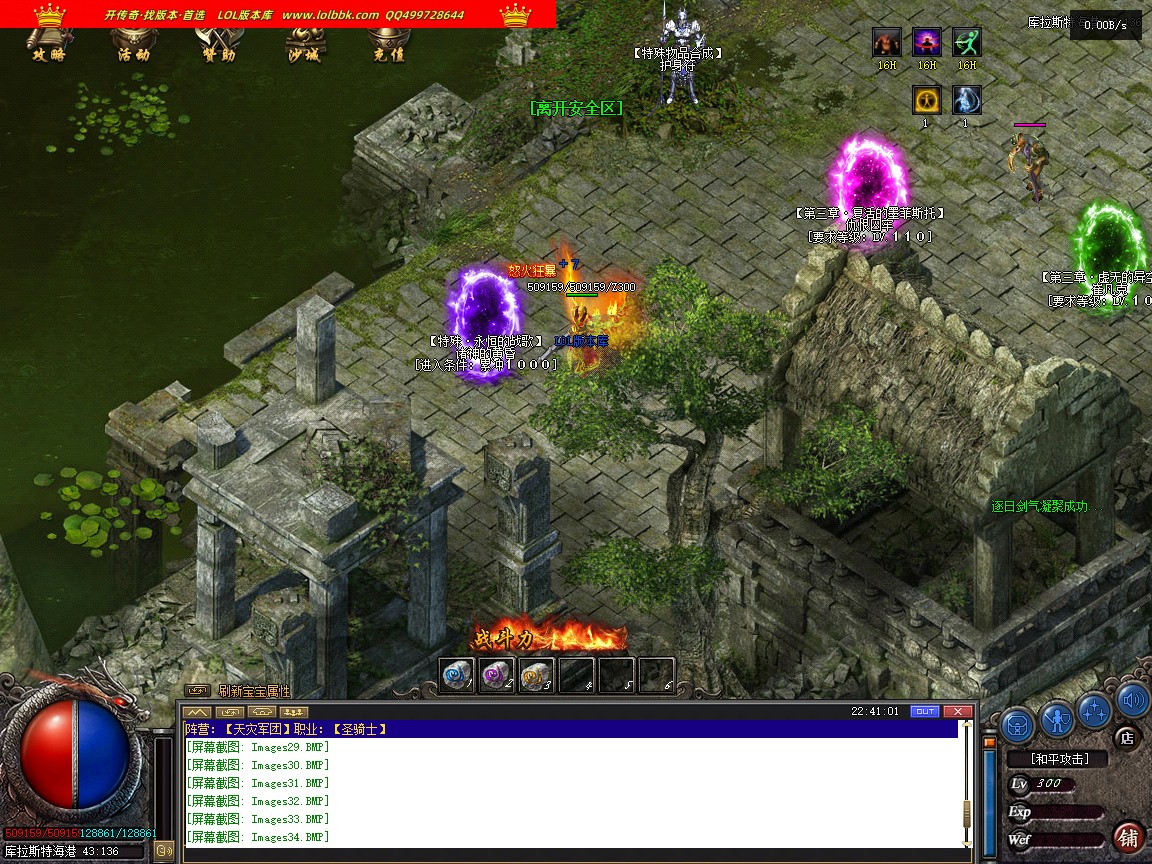Open the 赞助 sponsor menu
Screen dimensions: 1152x864
point(218,54)
